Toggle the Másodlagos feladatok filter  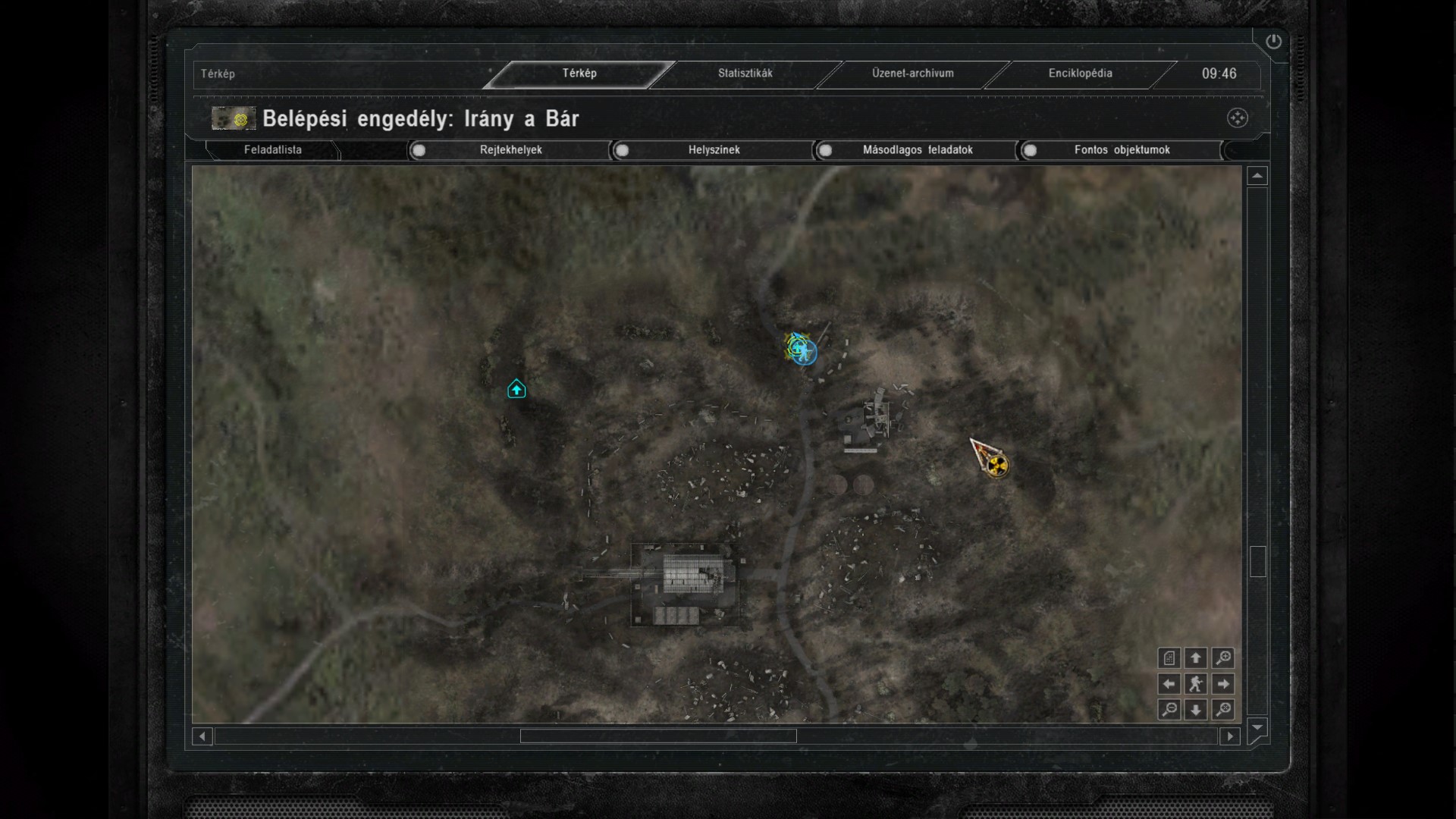[826, 150]
